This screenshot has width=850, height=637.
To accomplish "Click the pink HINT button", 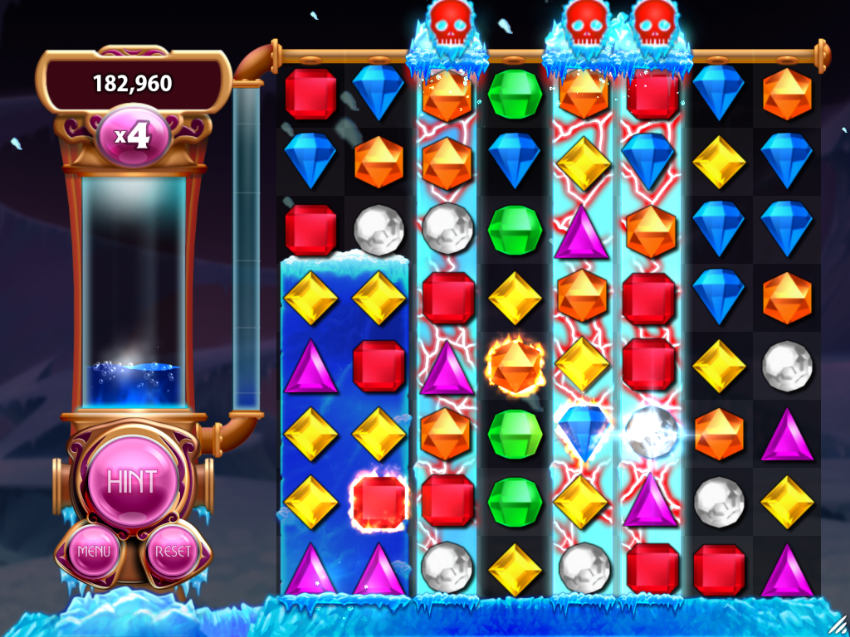I will [x=132, y=482].
